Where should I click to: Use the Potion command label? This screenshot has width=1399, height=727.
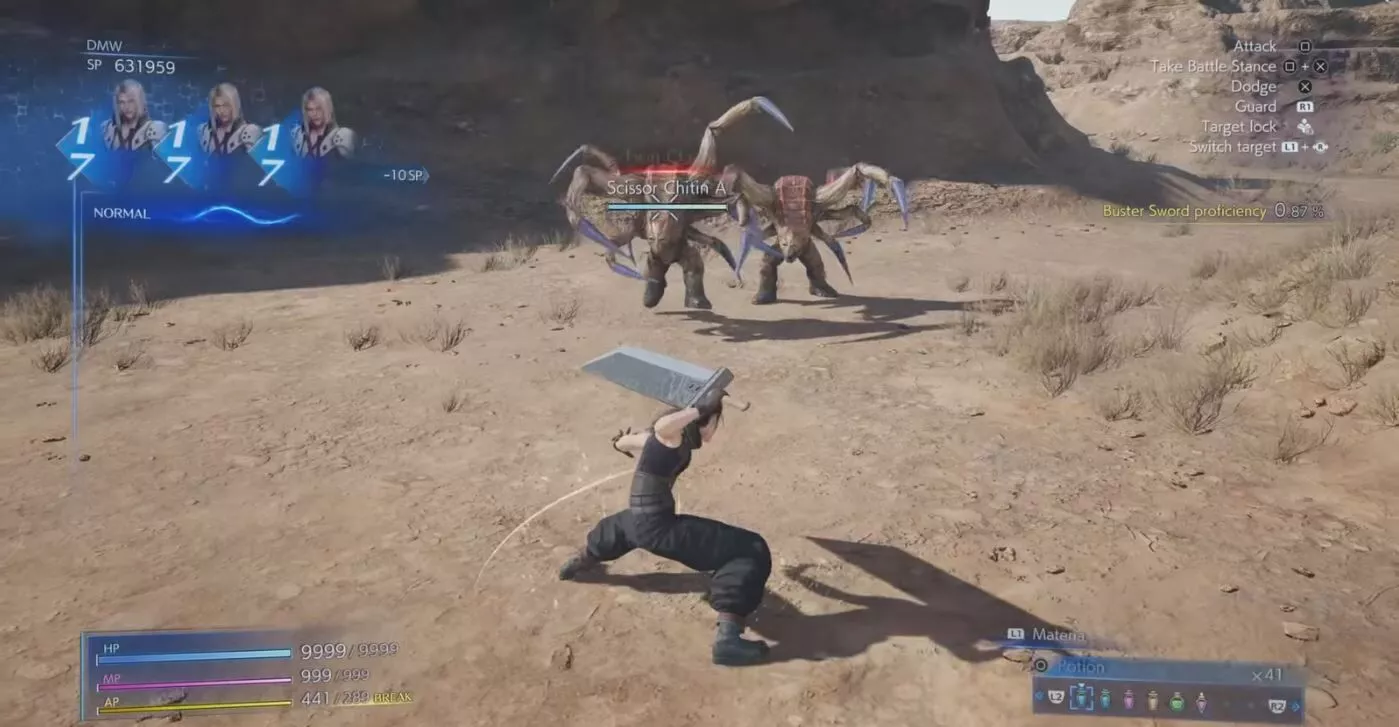(1080, 666)
